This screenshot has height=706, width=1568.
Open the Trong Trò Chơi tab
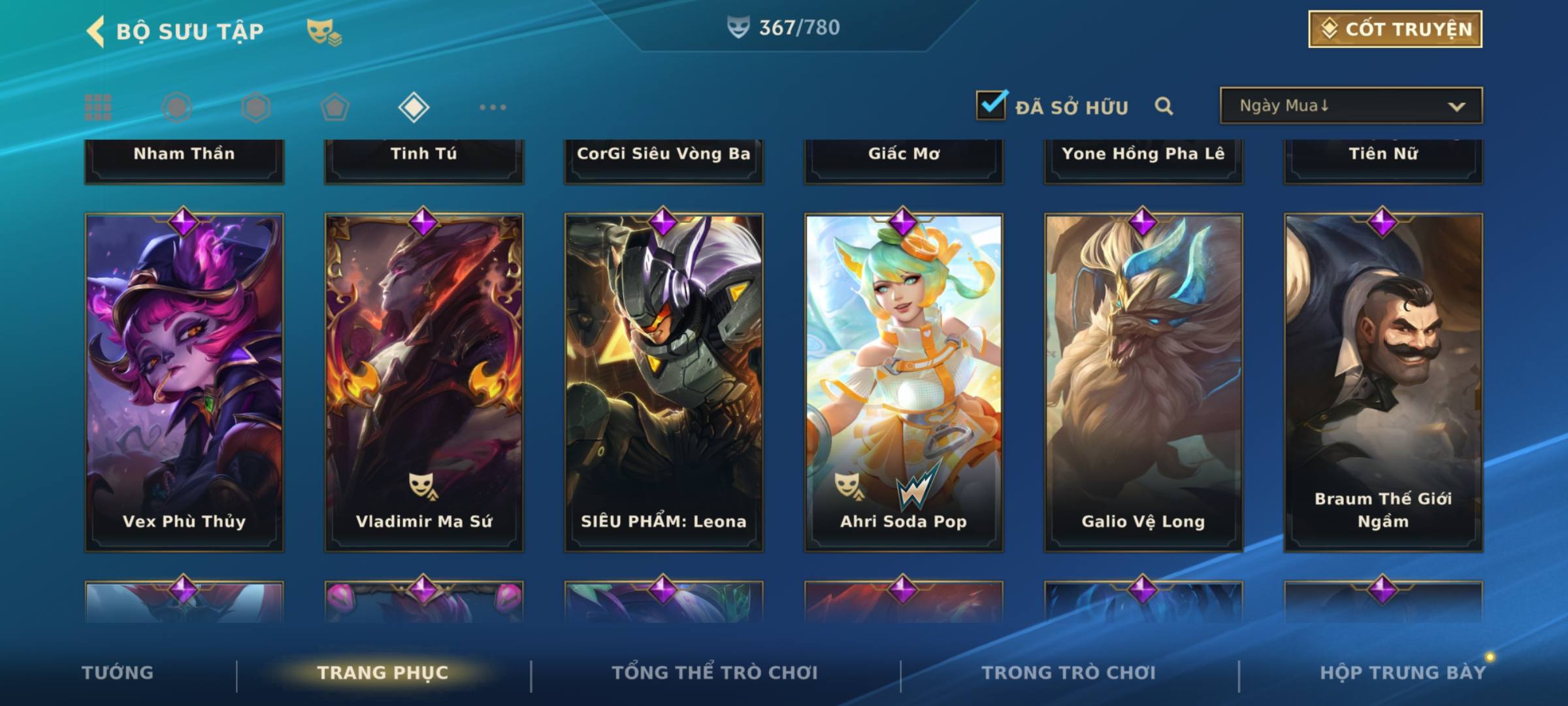tap(1069, 673)
